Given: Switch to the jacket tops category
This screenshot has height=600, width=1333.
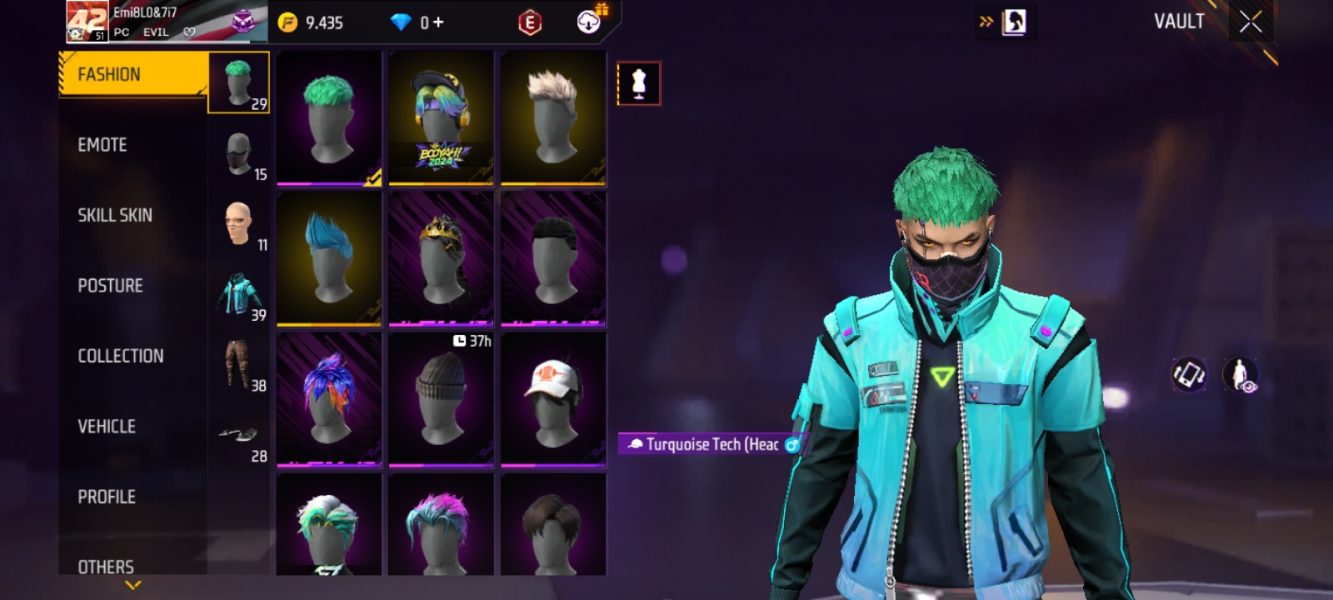Looking at the screenshot, I should [239, 295].
